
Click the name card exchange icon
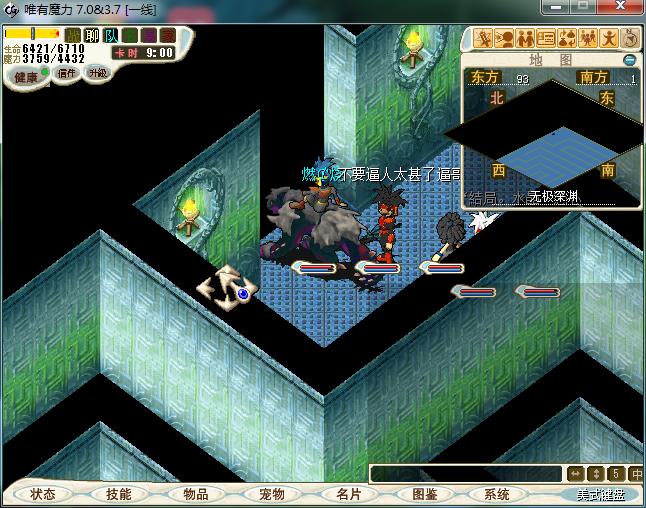[546, 39]
